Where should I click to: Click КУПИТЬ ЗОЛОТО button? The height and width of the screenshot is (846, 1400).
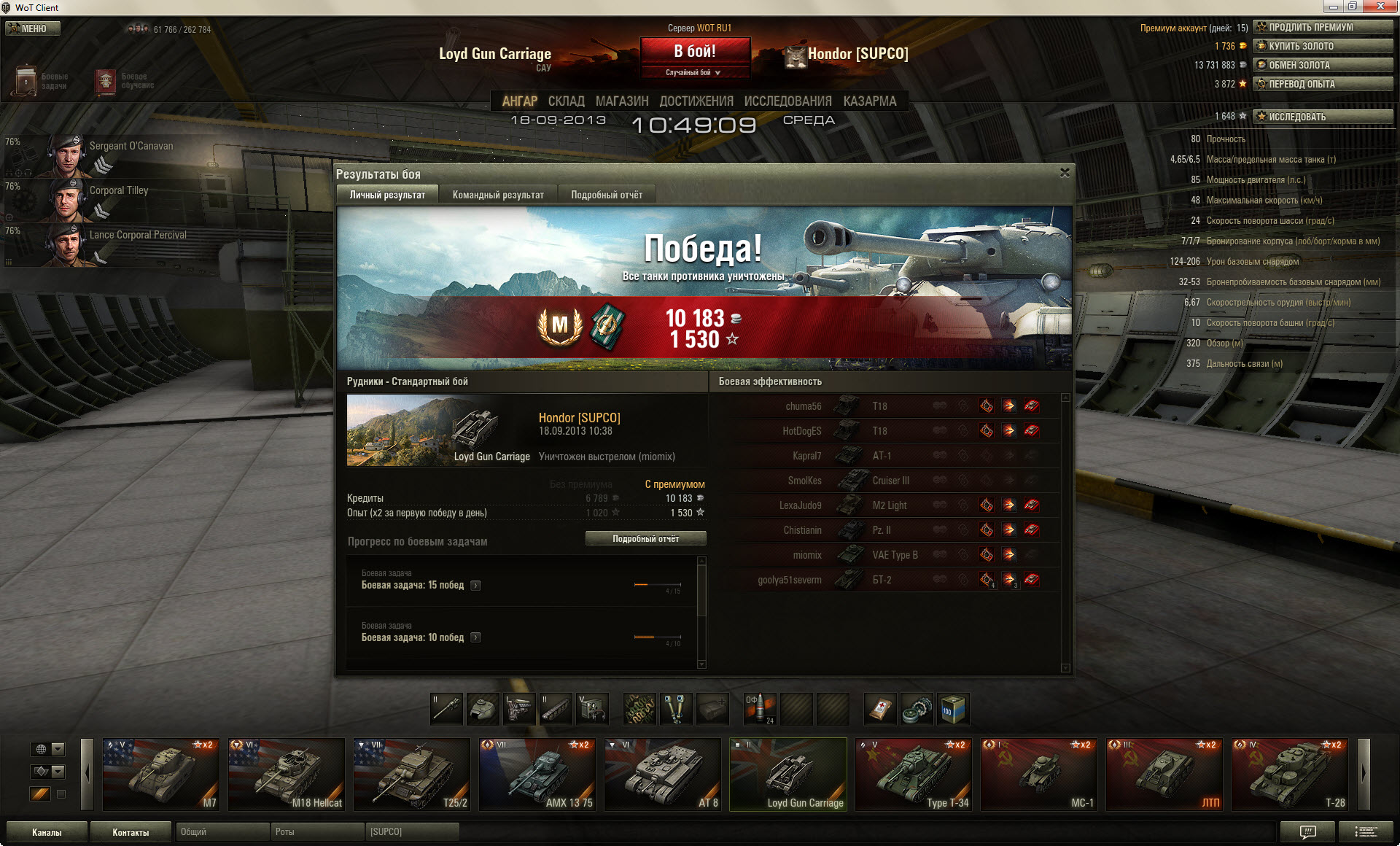point(1322,46)
